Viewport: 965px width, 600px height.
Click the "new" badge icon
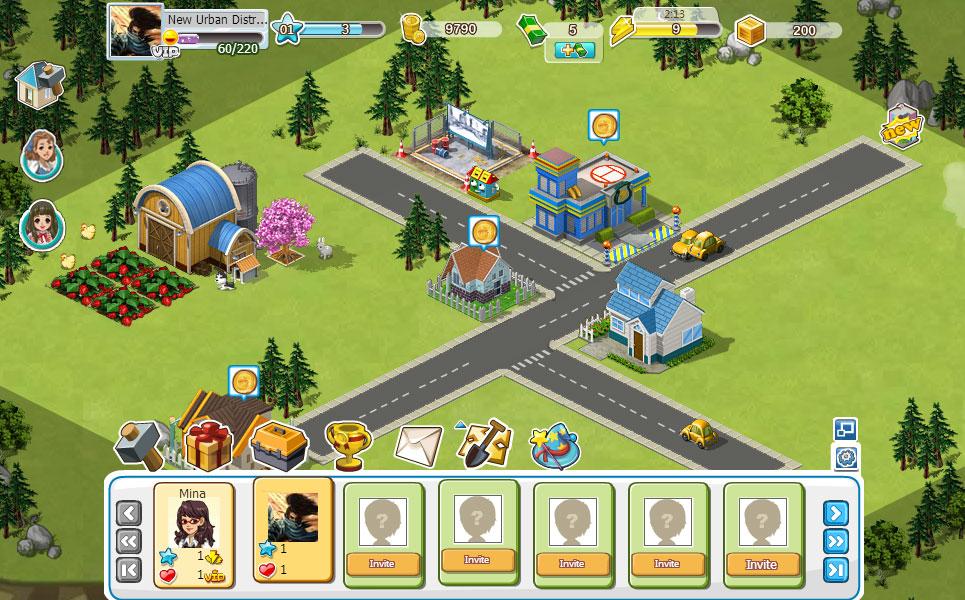(x=900, y=128)
